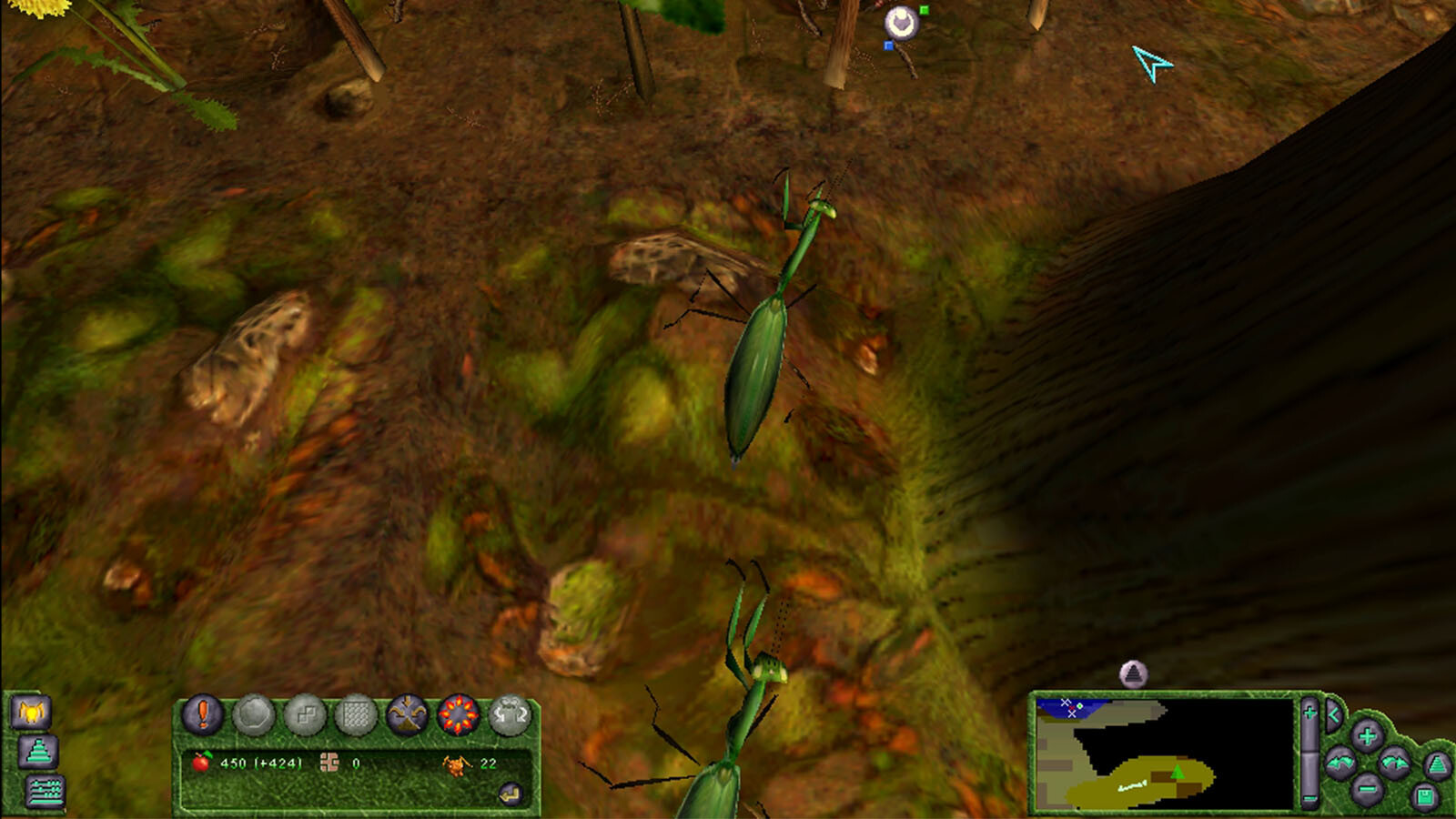
Task: Open the green sliders options panel
Action: [x=45, y=792]
